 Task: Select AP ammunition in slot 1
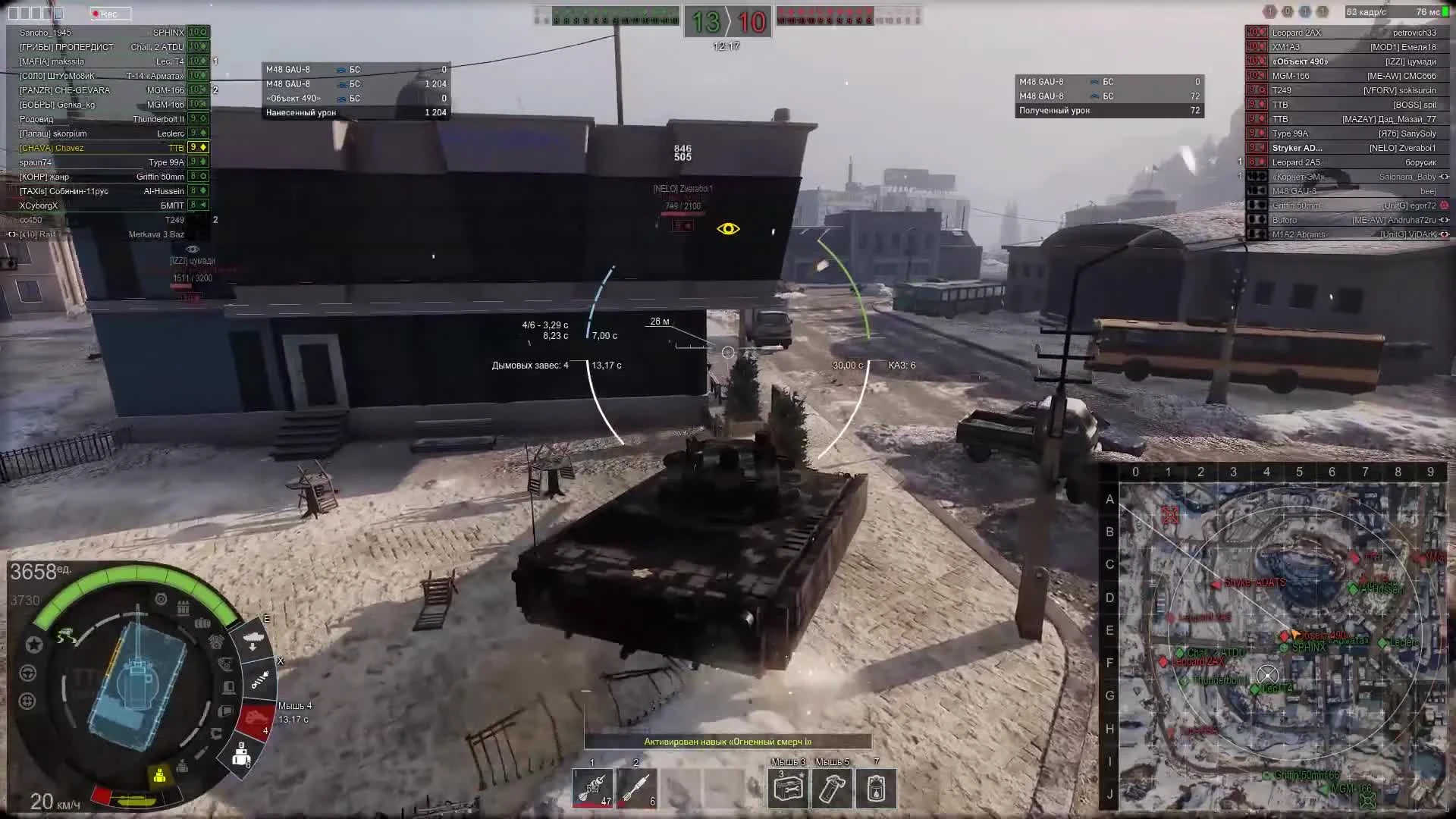(x=592, y=789)
